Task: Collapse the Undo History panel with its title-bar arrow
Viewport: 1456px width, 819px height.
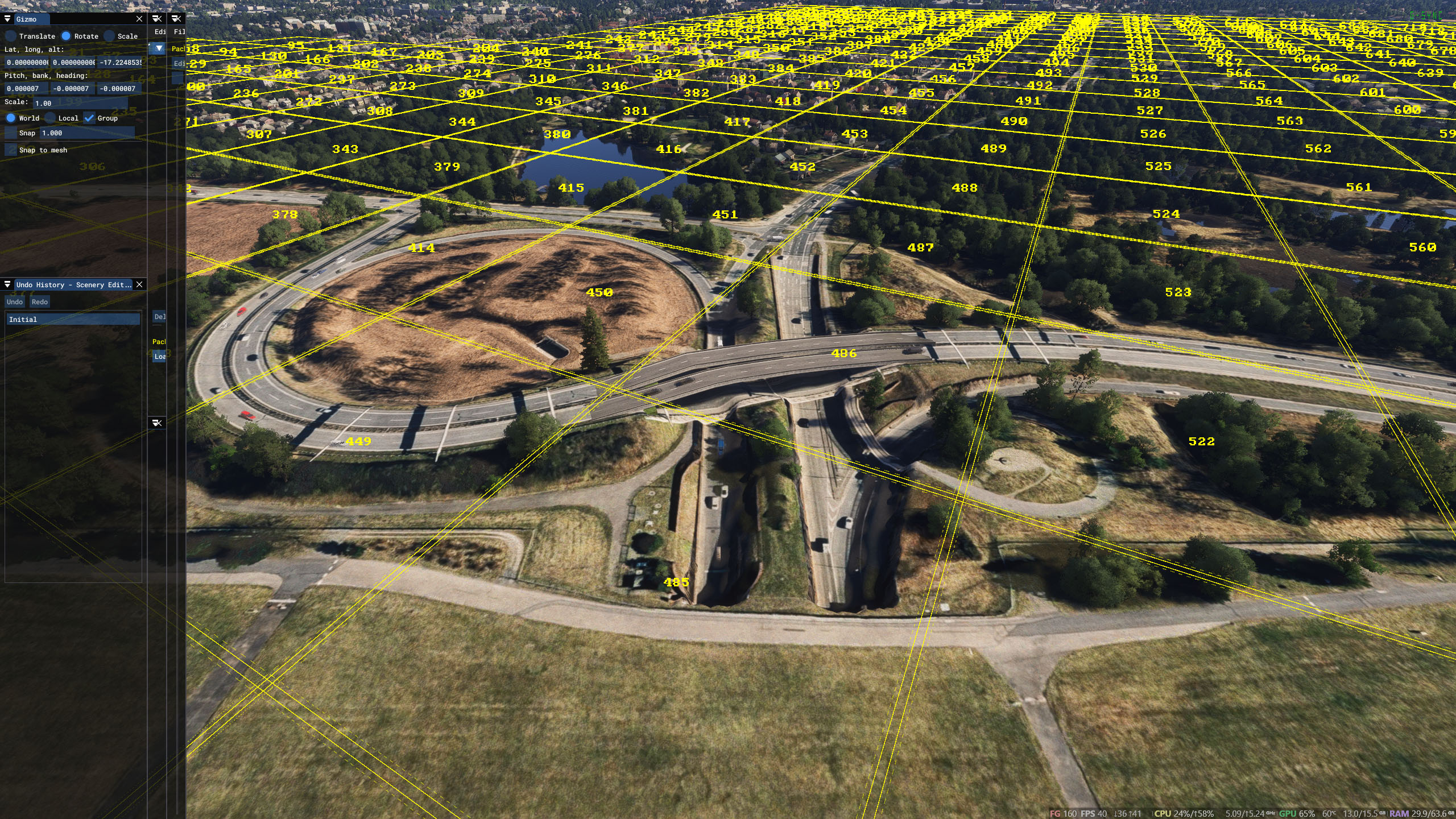Action: coord(7,284)
